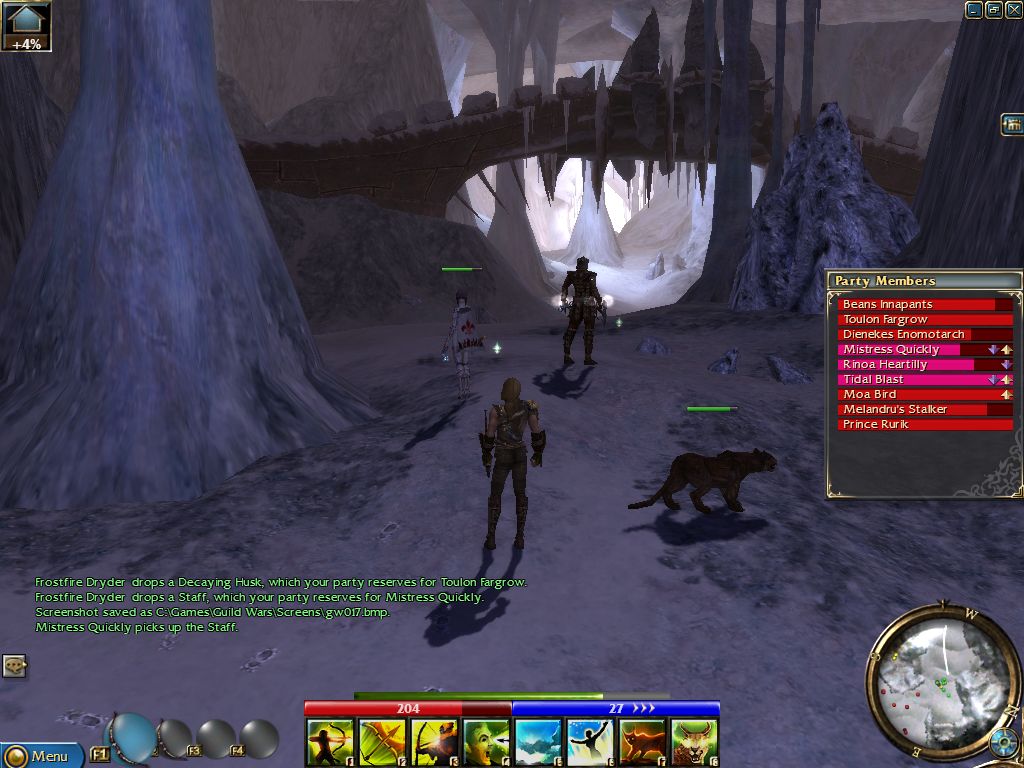Viewport: 1024px width, 768px height.
Task: Activate the icy mountain skill
Action: pos(538,743)
